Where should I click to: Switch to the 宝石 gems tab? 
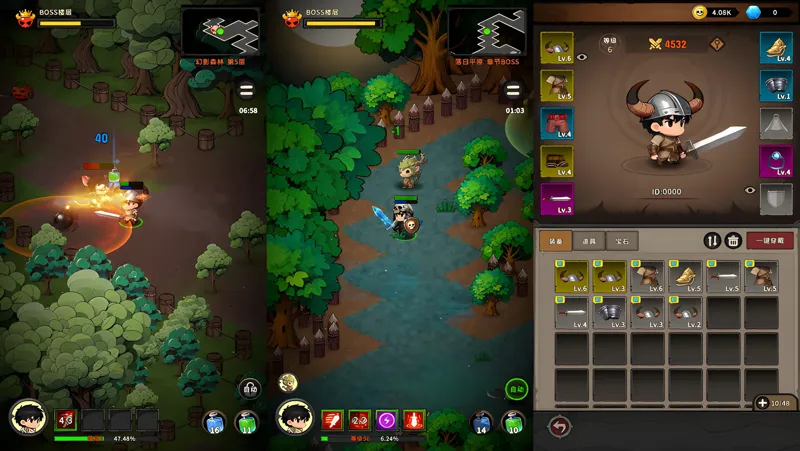[x=622, y=240]
